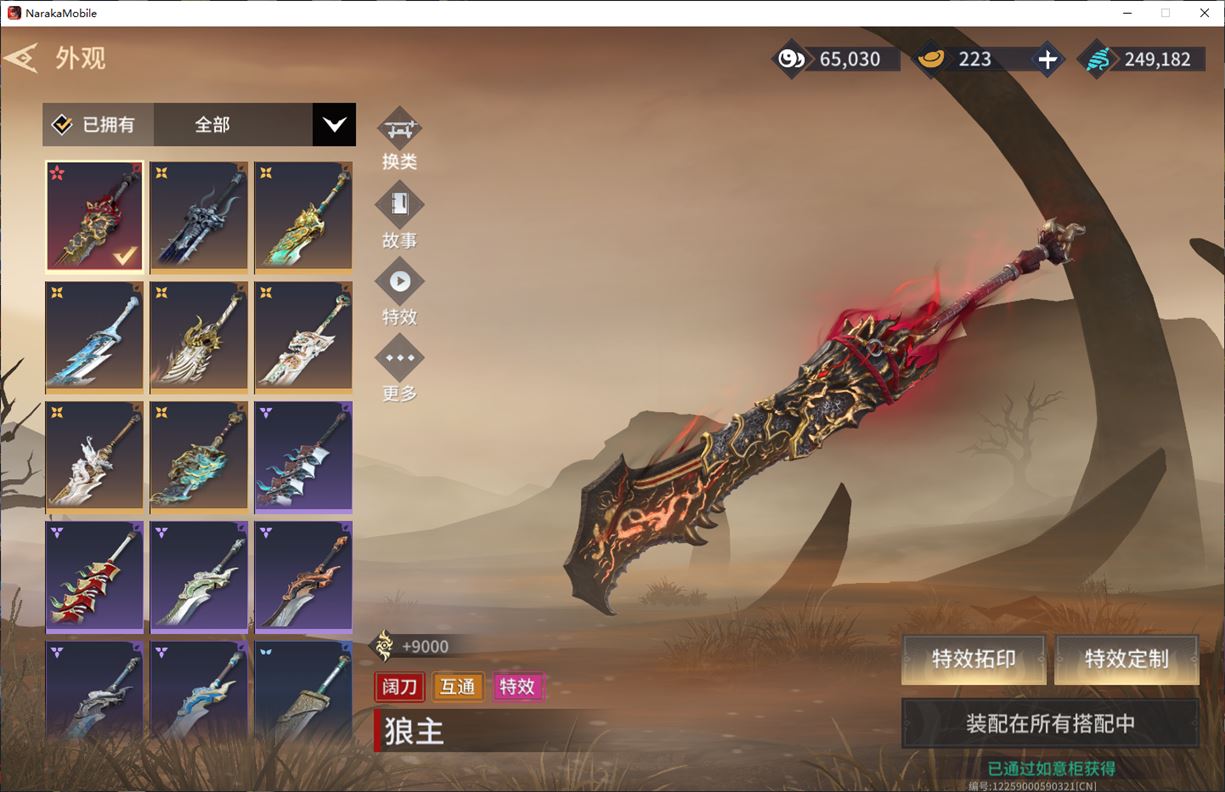Open 特效定制 effect customization
1225x792 pixels.
1126,659
